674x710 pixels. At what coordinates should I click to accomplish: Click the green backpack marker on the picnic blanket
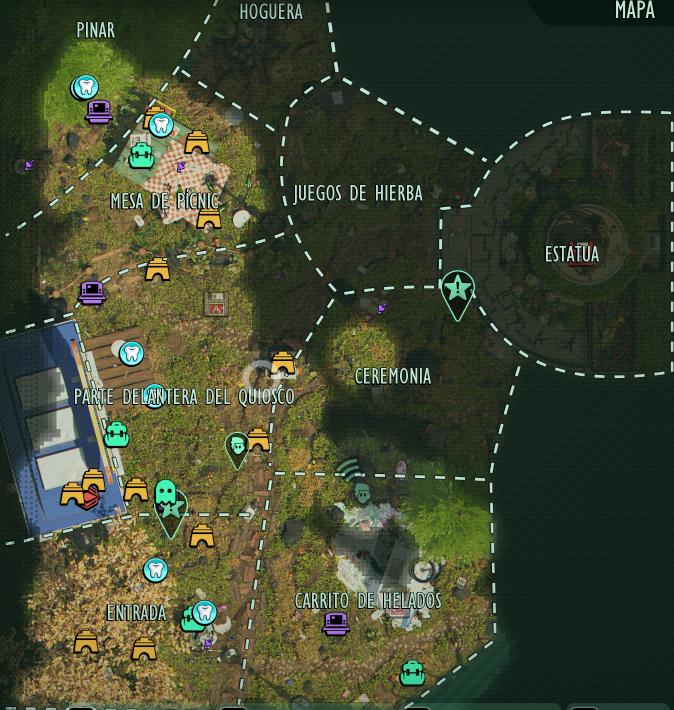pos(142,156)
